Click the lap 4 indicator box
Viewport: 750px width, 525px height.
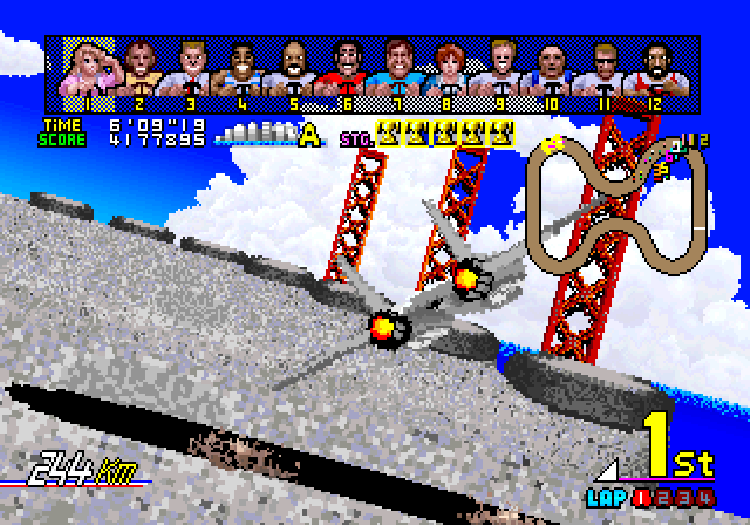click(706, 495)
